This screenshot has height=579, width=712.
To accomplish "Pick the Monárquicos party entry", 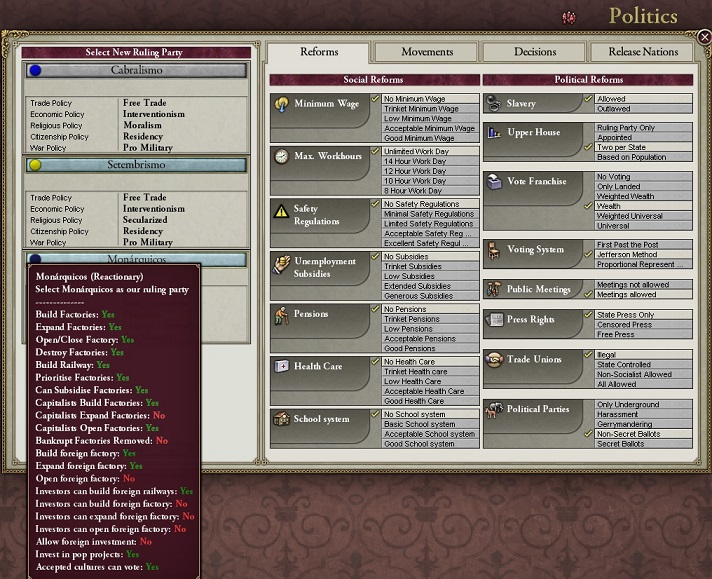I will (x=136, y=259).
